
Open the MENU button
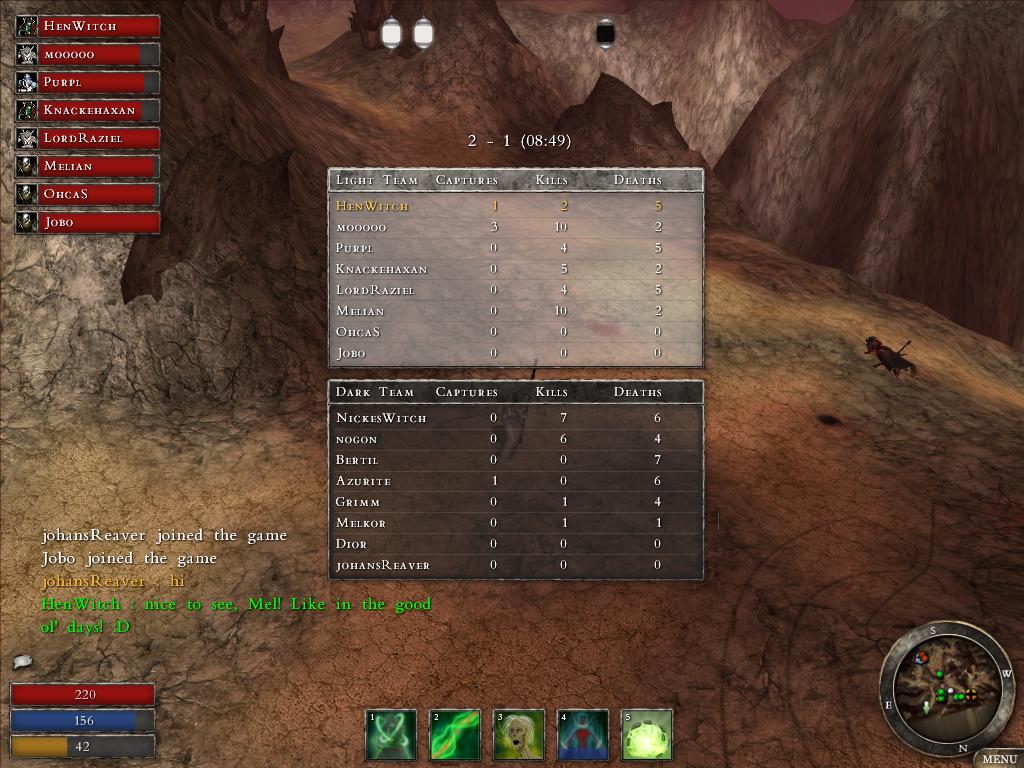[998, 759]
